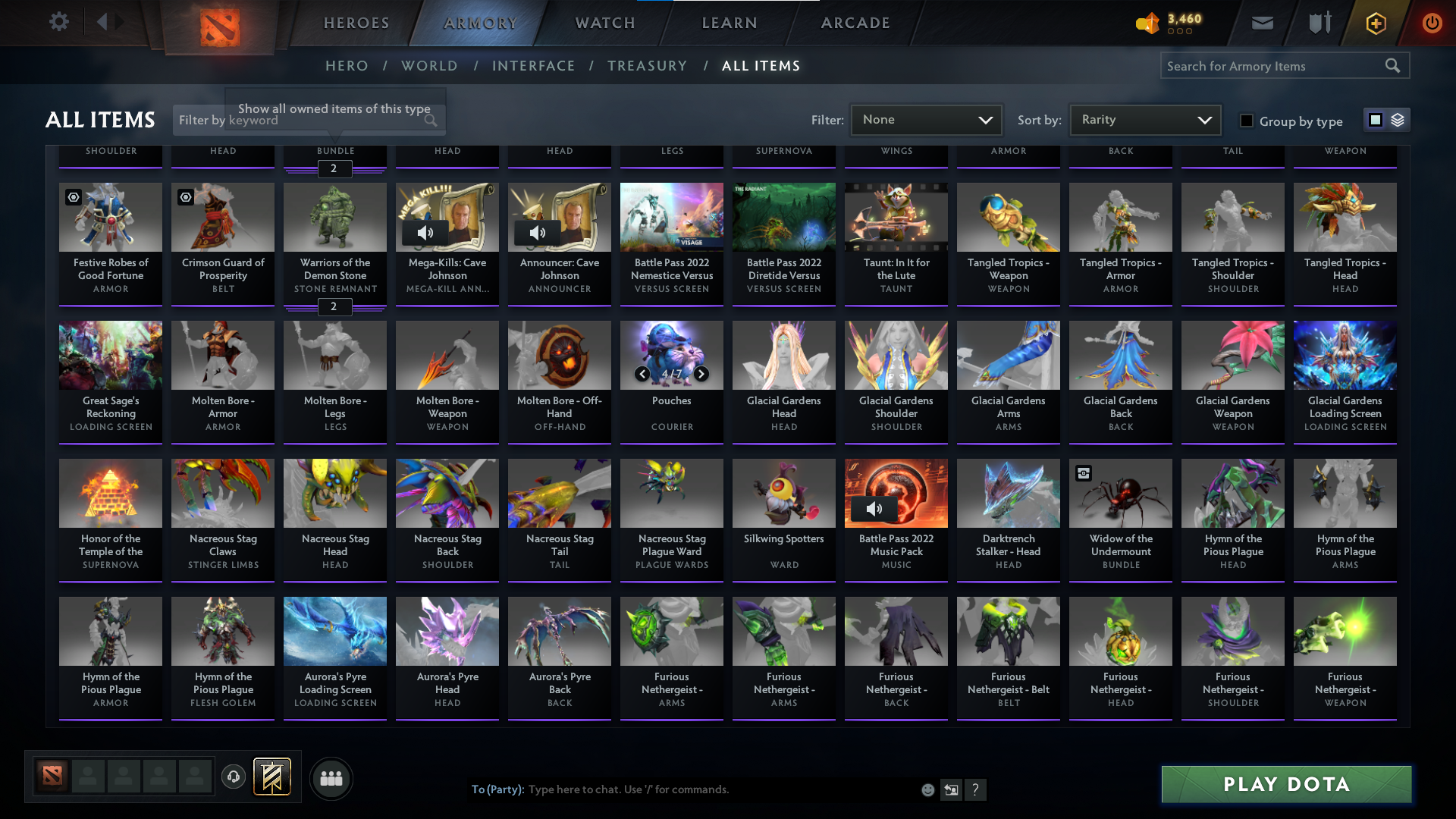The height and width of the screenshot is (819, 1456).
Task: Enable the Group by type checkbox
Action: (x=1247, y=121)
